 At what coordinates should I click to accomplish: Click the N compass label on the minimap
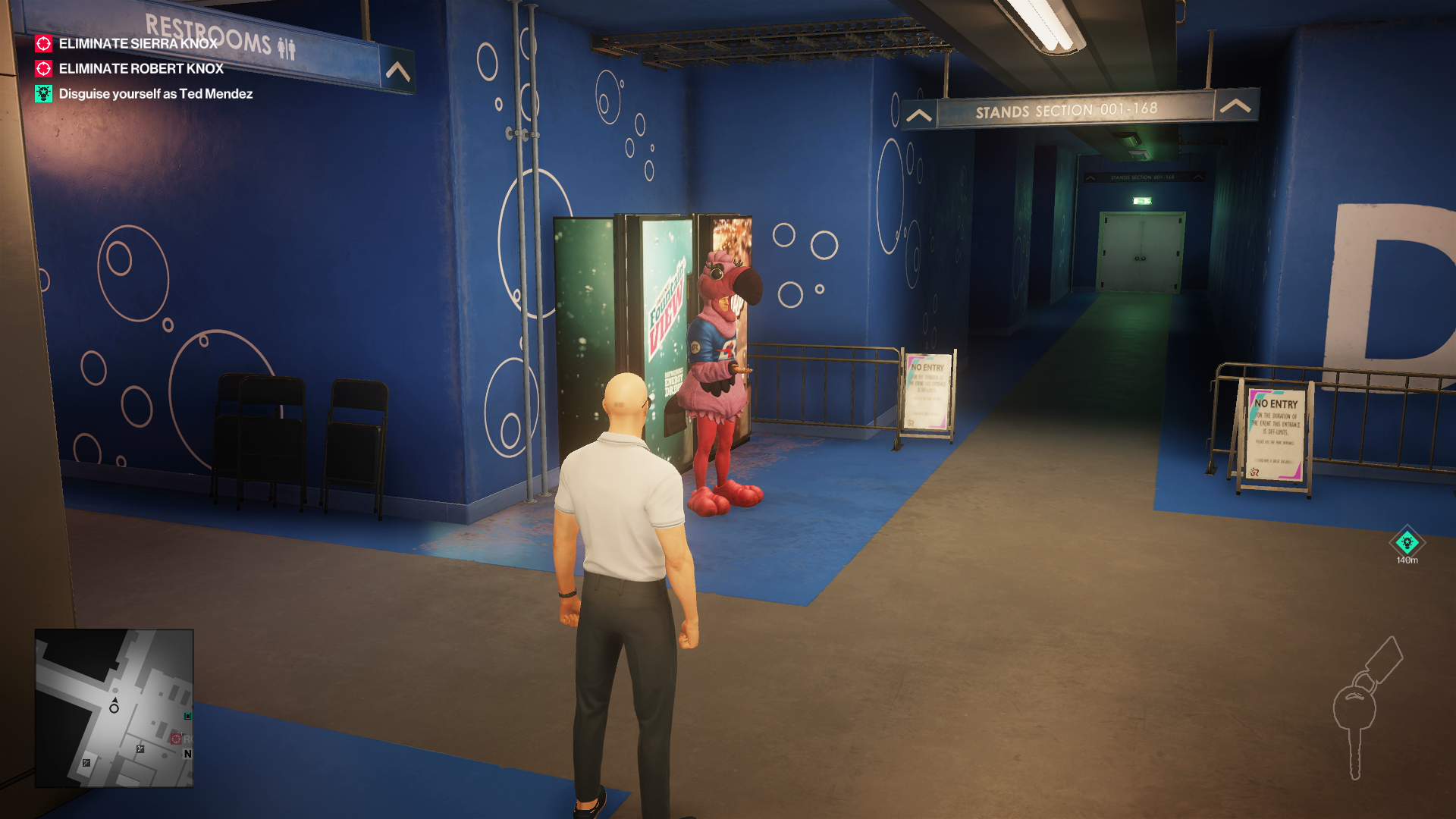(x=187, y=754)
